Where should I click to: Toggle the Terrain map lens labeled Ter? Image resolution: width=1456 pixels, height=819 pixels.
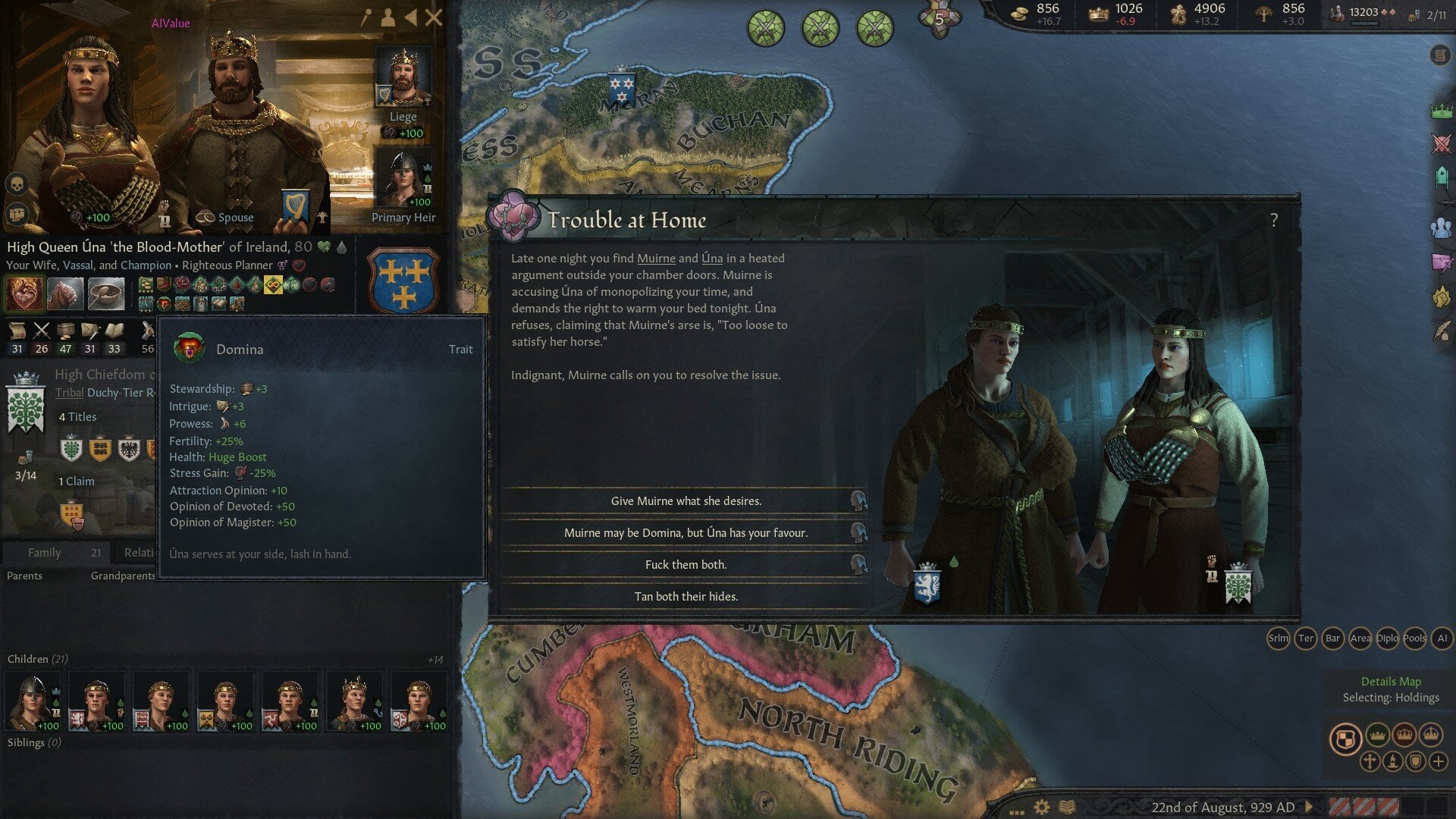click(x=1306, y=639)
